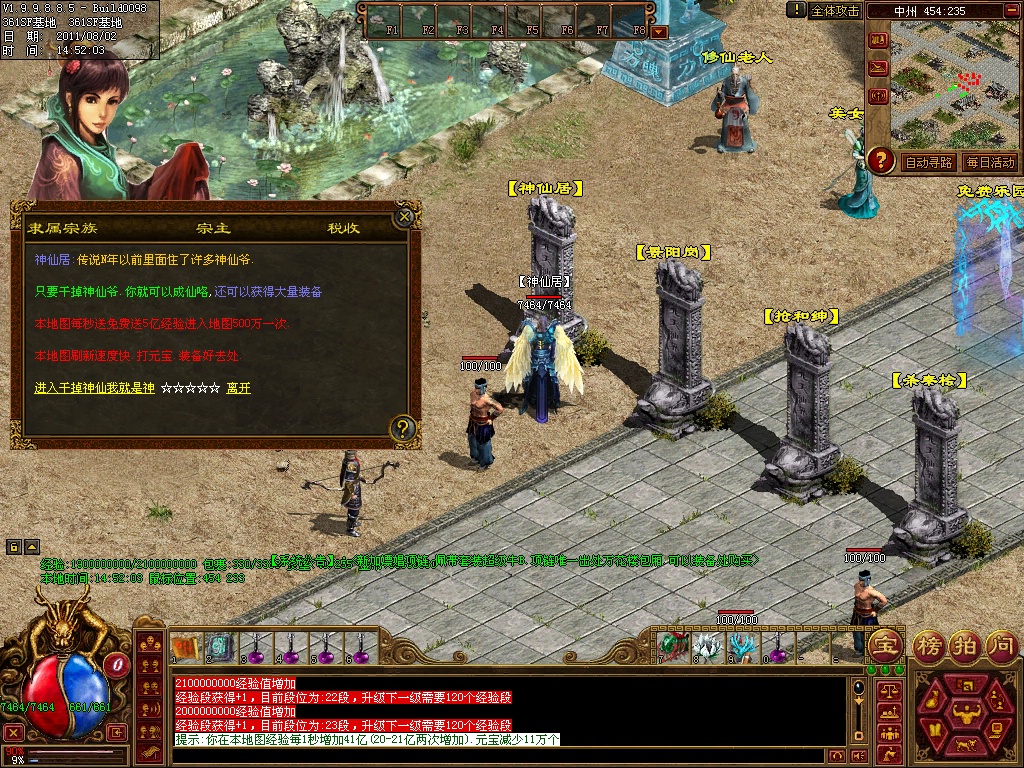Viewport: 1024px width, 768px height.
Task: Select 离开 to leave the dialogue
Action: 238,388
